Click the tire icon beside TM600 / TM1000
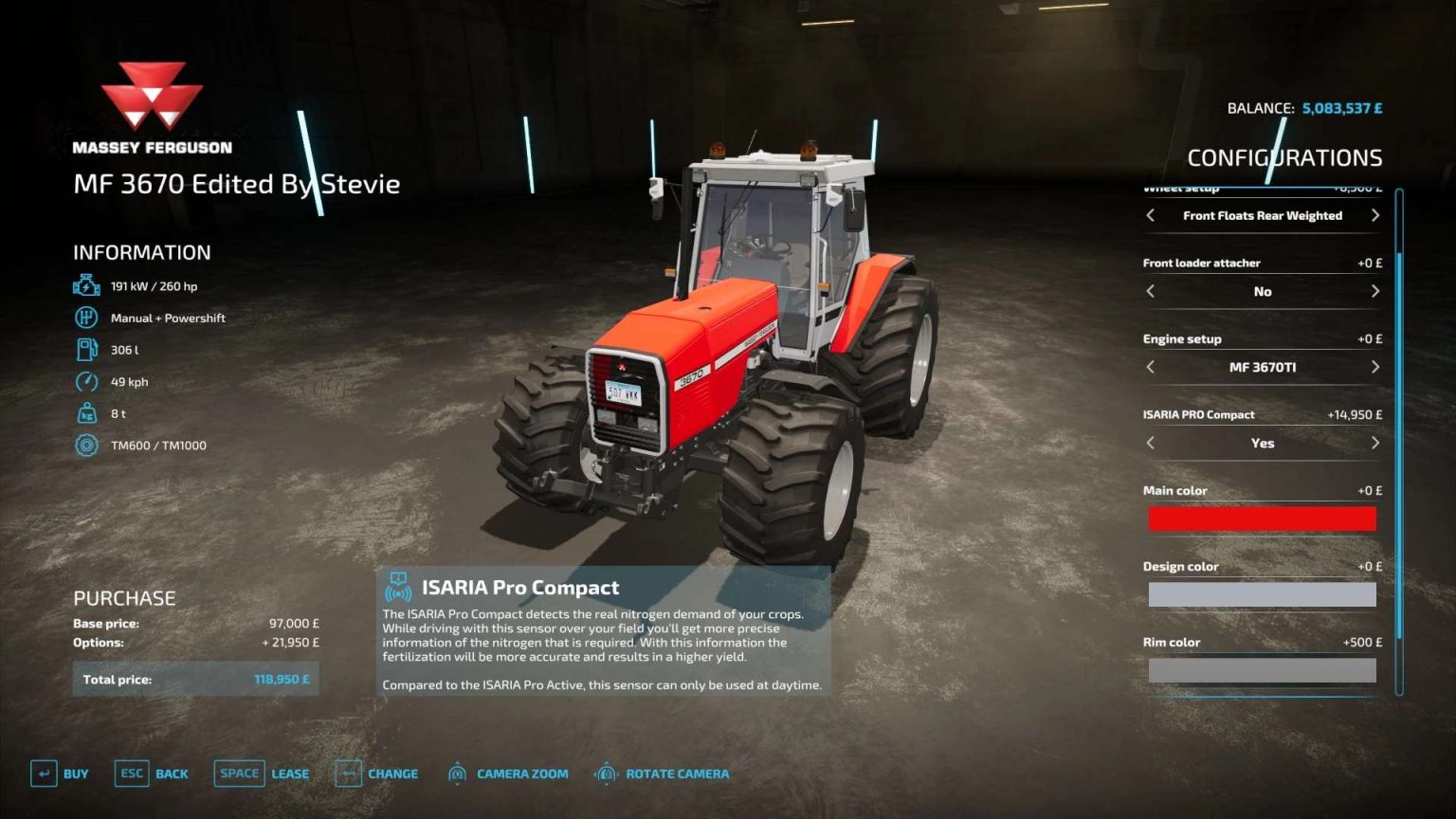The width and height of the screenshot is (1456, 819). (x=86, y=445)
